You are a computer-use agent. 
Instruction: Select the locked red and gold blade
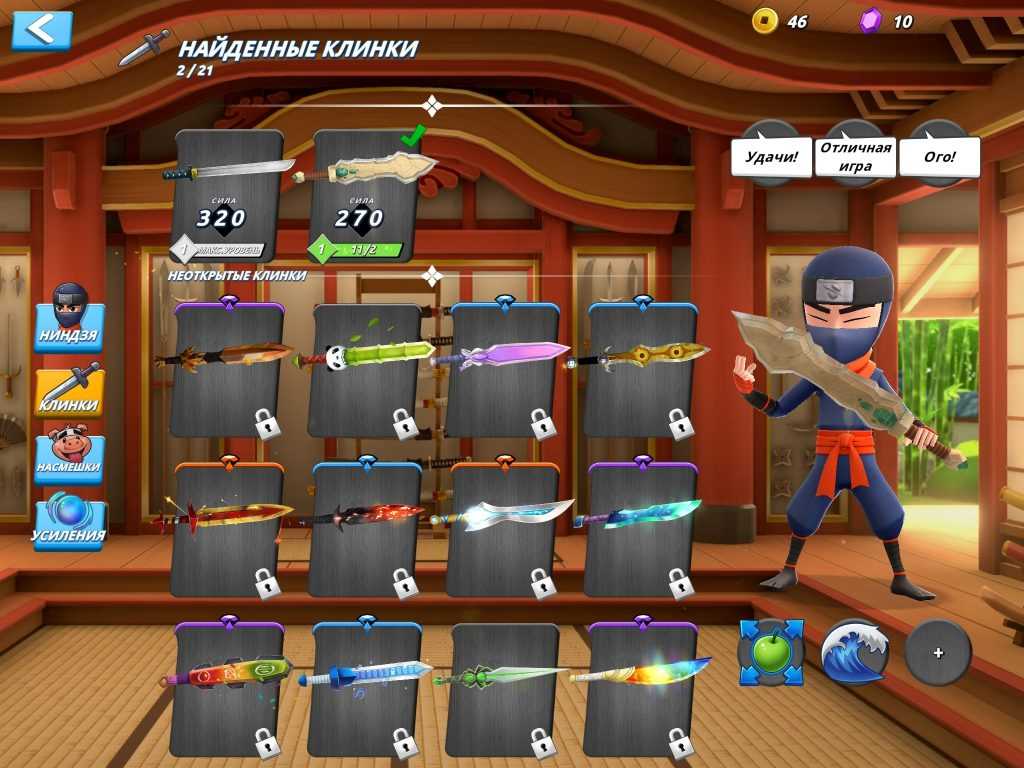[x=229, y=530]
